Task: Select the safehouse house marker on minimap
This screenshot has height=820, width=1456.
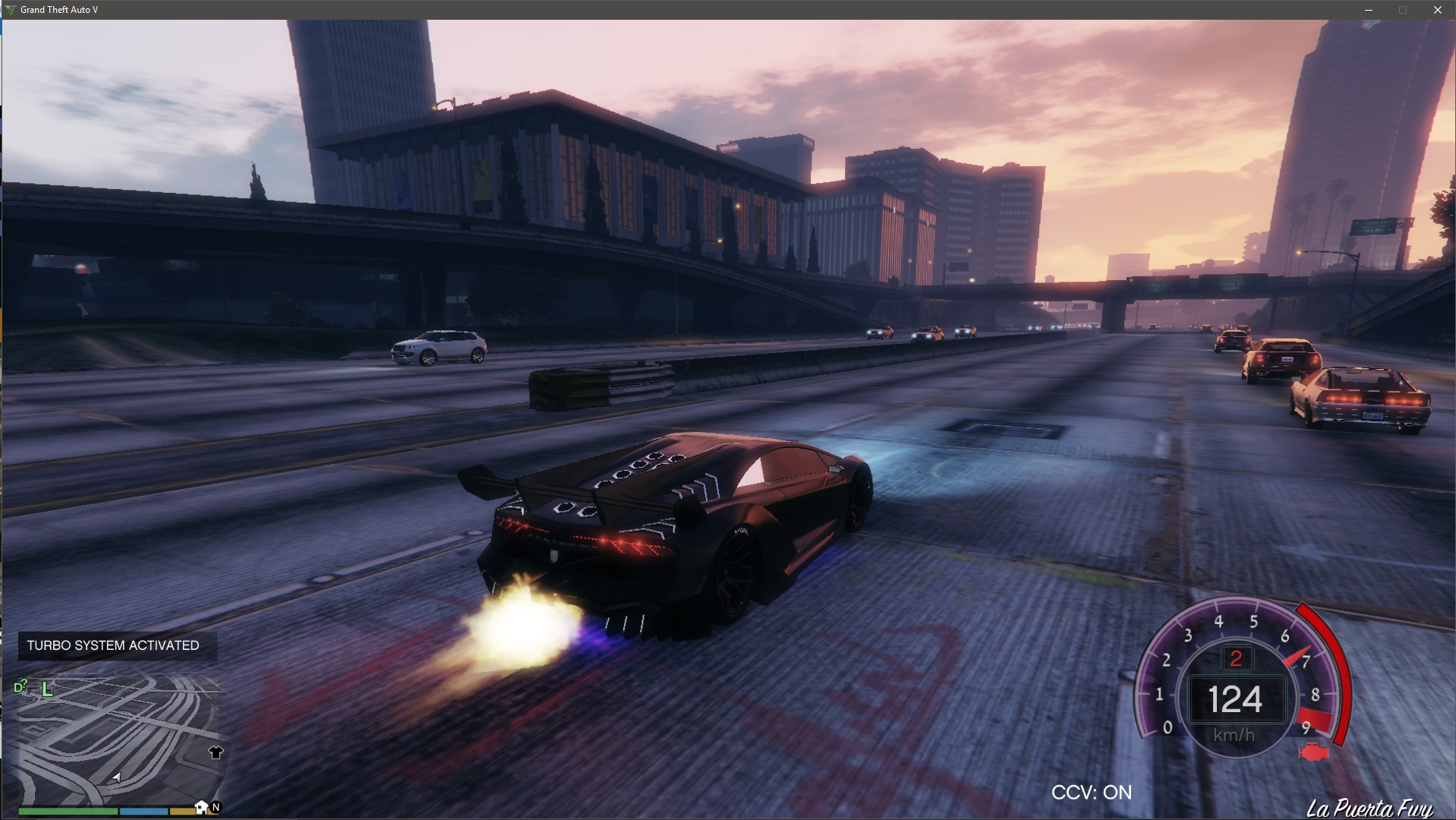Action: (201, 806)
